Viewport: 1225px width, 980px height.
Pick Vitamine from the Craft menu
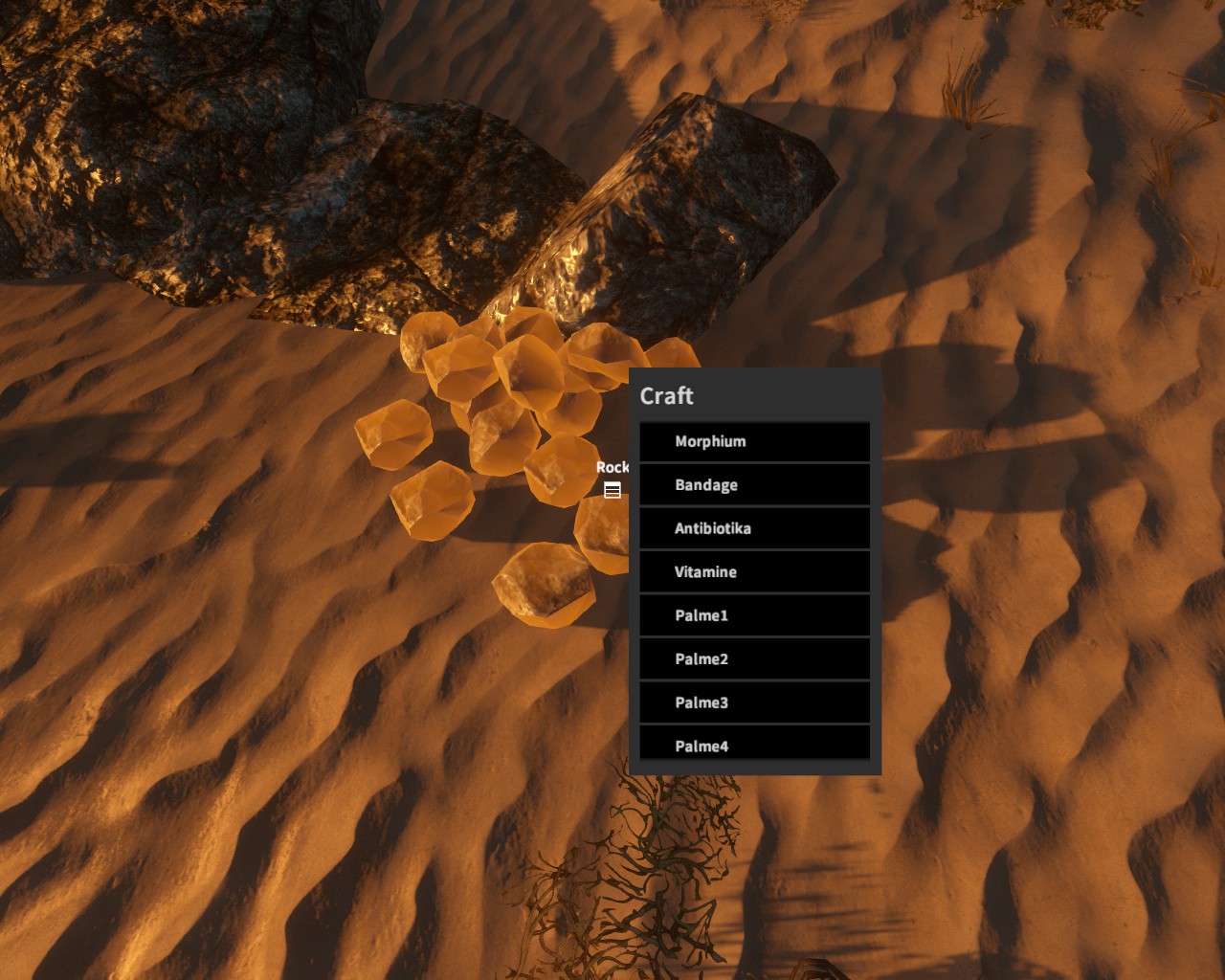click(754, 572)
